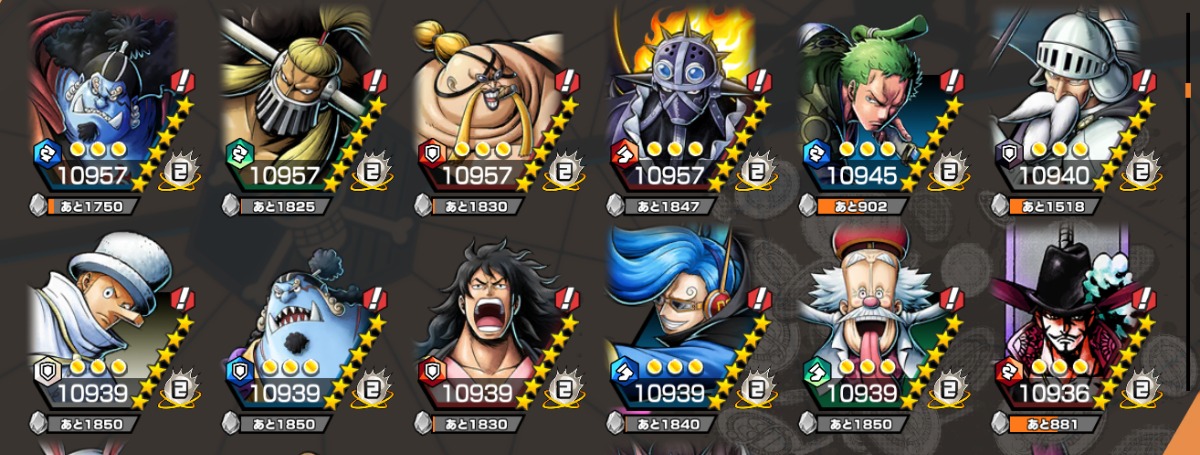
Task: Select the white-haired old man sticking tongue out
Action: point(875,320)
